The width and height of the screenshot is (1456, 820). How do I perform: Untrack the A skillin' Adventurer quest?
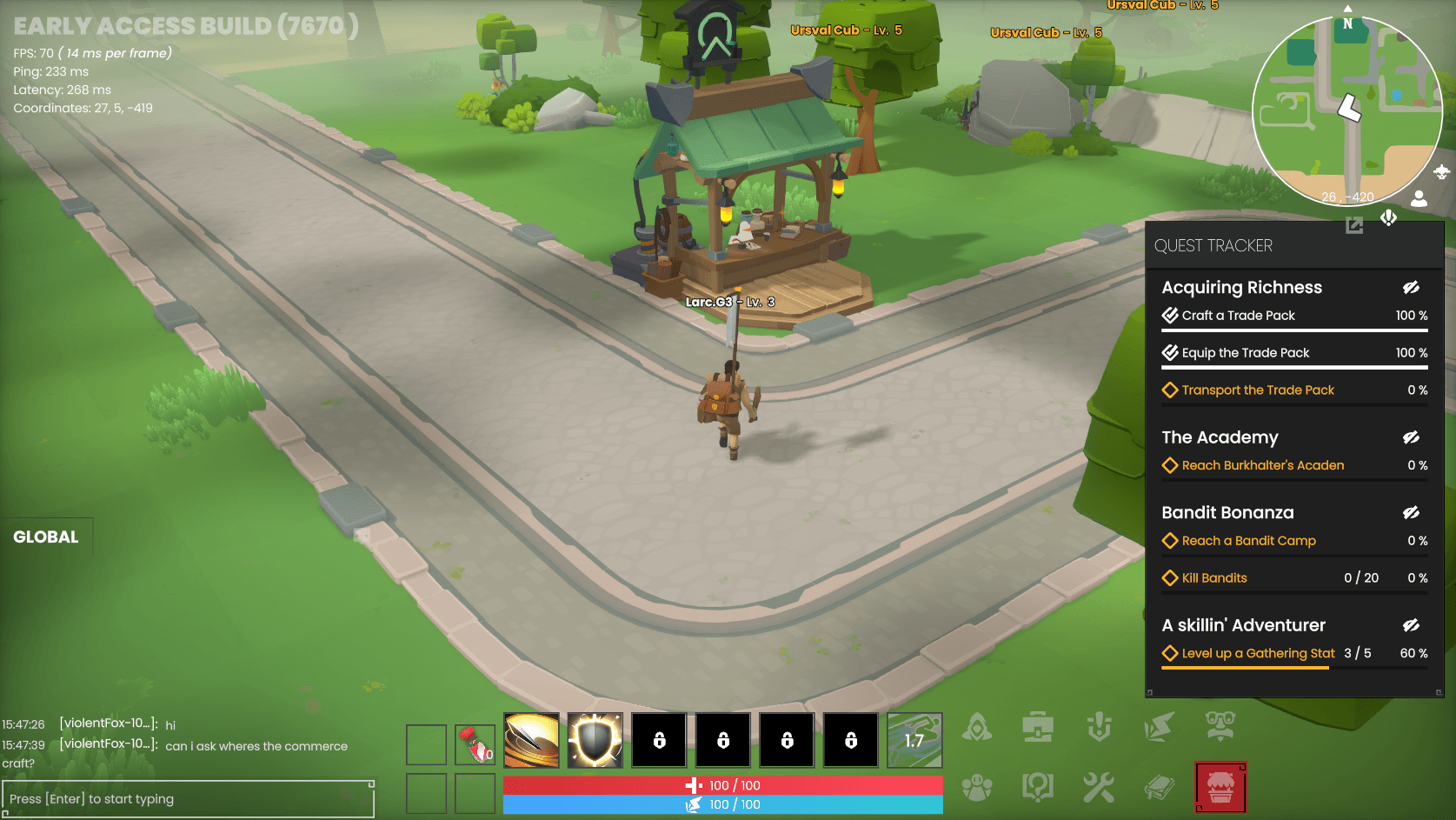[x=1411, y=625]
